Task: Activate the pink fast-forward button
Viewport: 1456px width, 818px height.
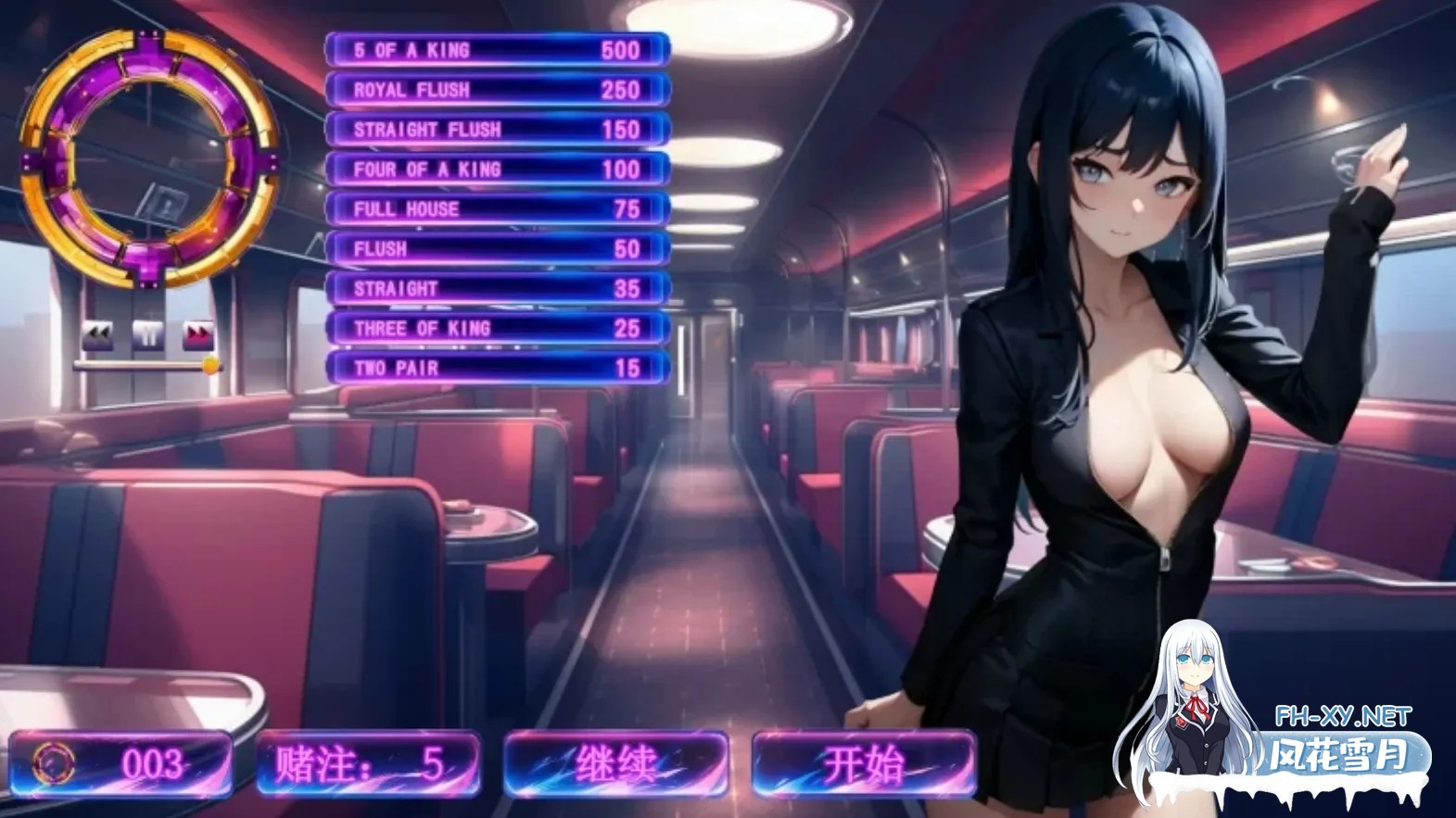Action: pyautogui.click(x=198, y=335)
